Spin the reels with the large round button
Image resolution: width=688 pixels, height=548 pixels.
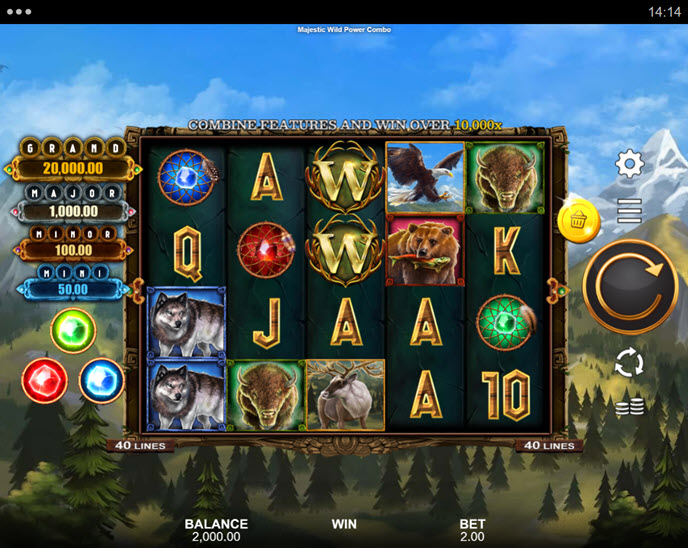[630, 287]
